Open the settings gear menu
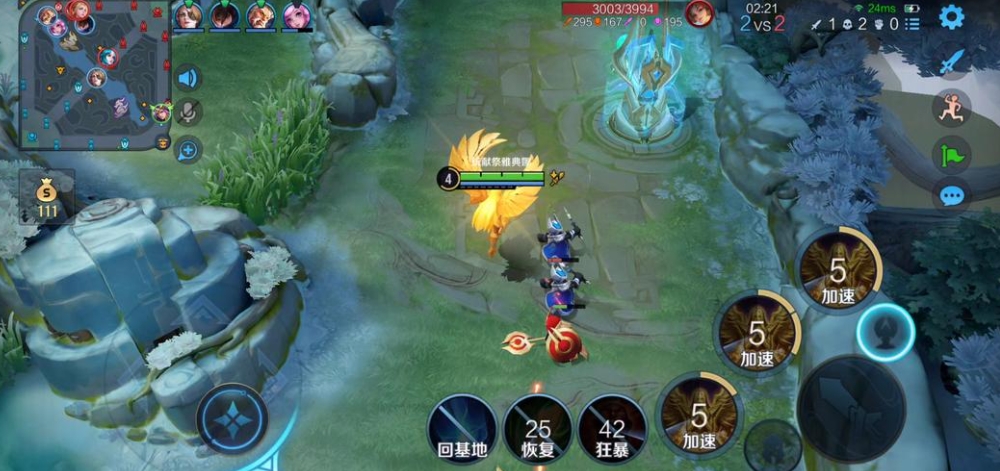1000x471 pixels. [951, 17]
